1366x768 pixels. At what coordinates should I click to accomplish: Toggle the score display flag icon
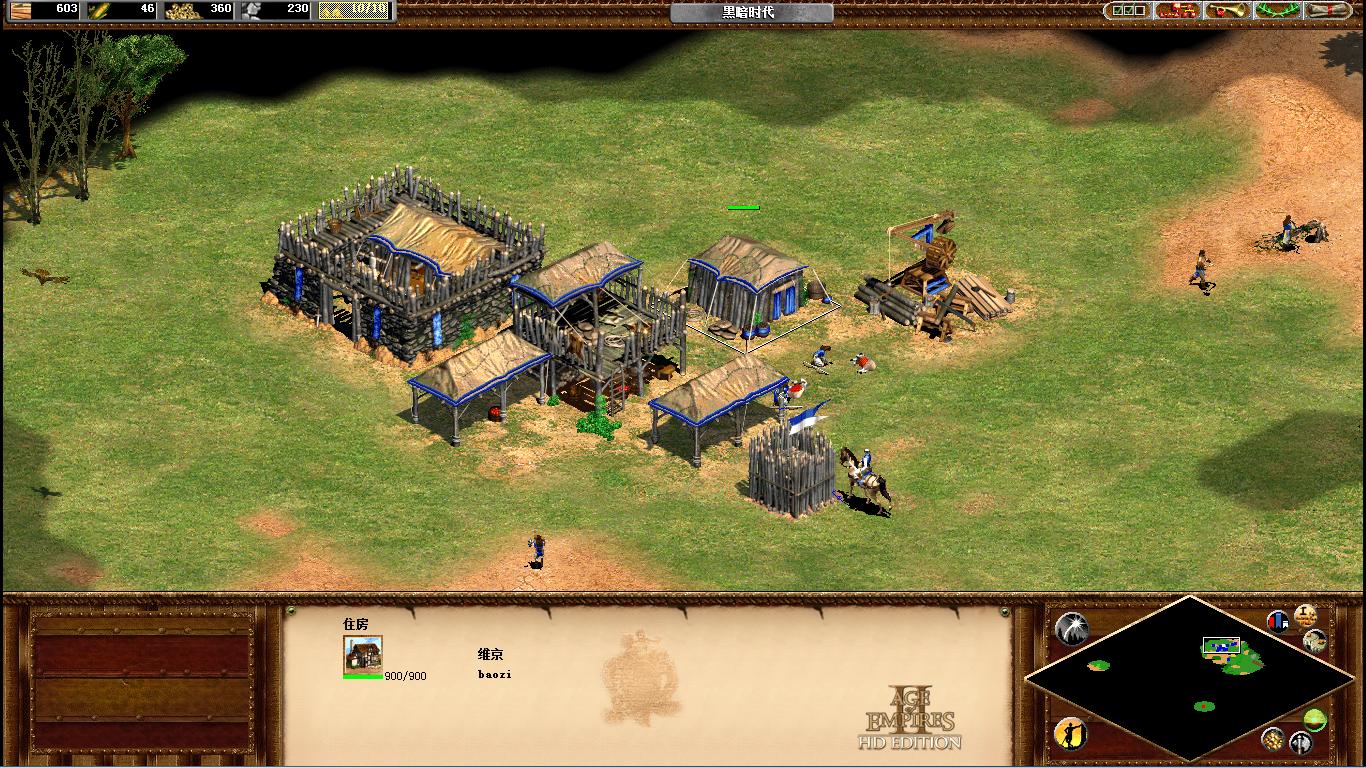1278,621
